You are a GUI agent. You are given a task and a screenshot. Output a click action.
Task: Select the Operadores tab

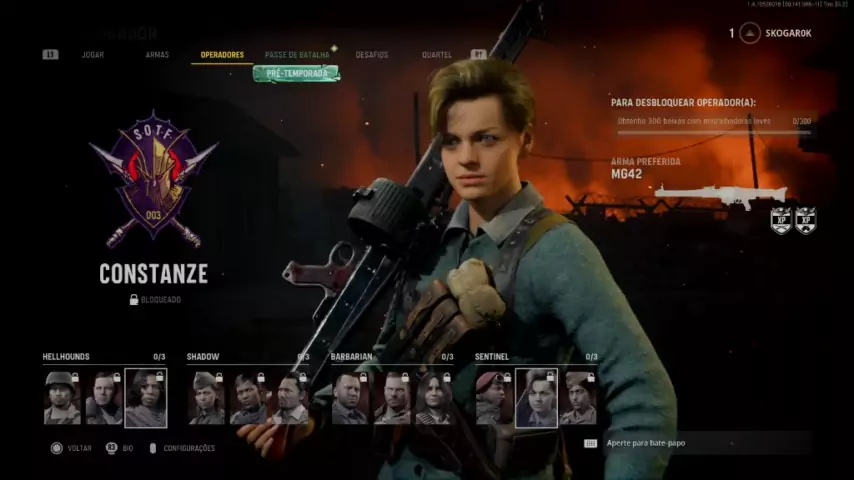(x=222, y=54)
